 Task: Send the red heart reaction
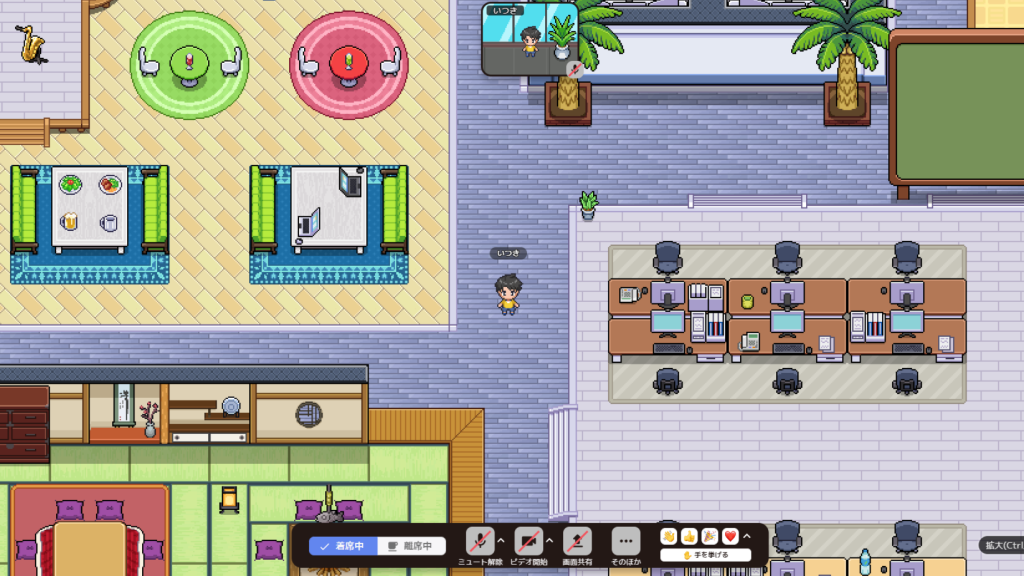pyautogui.click(x=730, y=537)
